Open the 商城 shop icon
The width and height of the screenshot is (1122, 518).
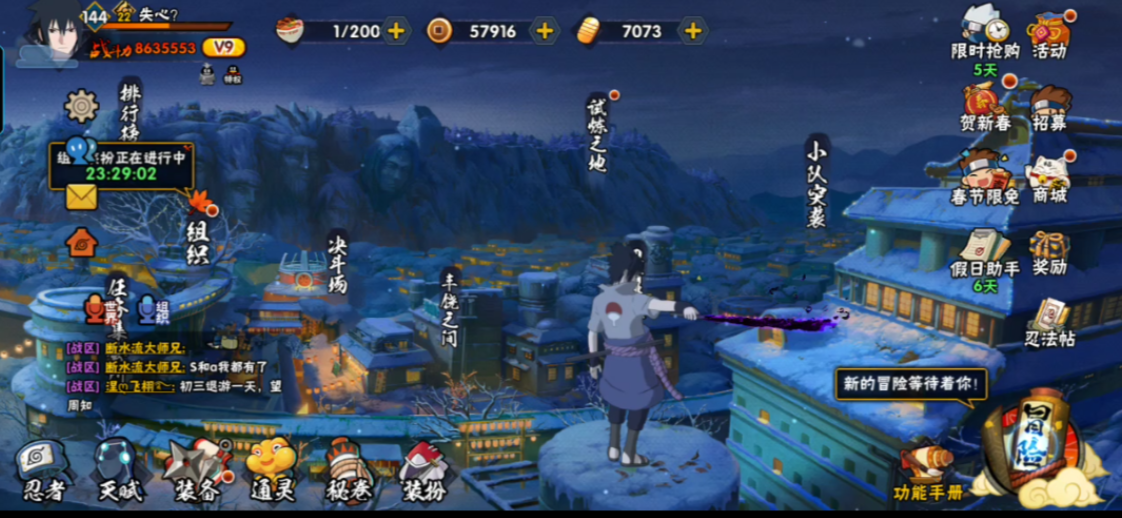coord(1049,178)
